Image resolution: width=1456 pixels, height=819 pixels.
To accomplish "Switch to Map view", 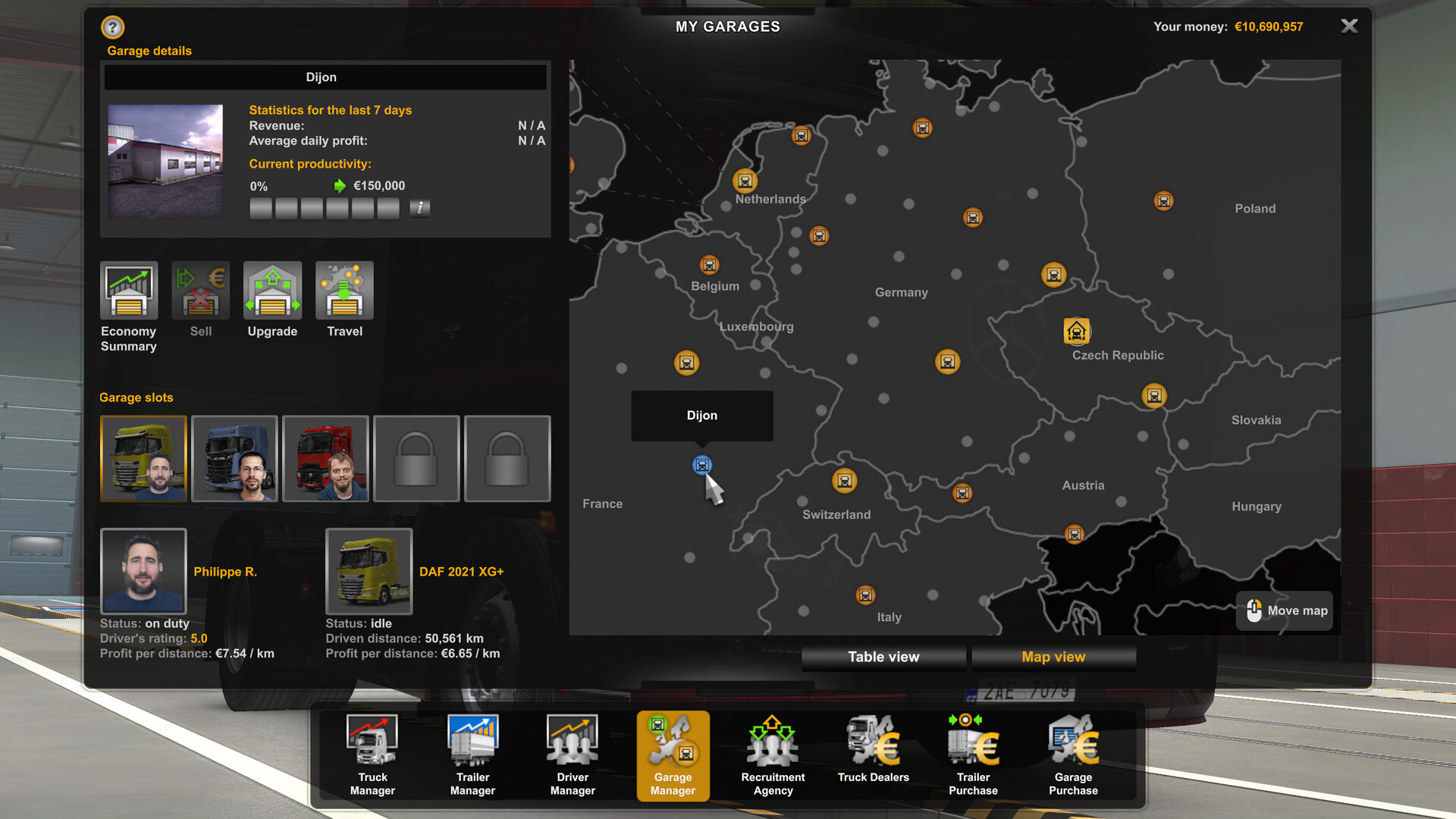I will (1053, 657).
